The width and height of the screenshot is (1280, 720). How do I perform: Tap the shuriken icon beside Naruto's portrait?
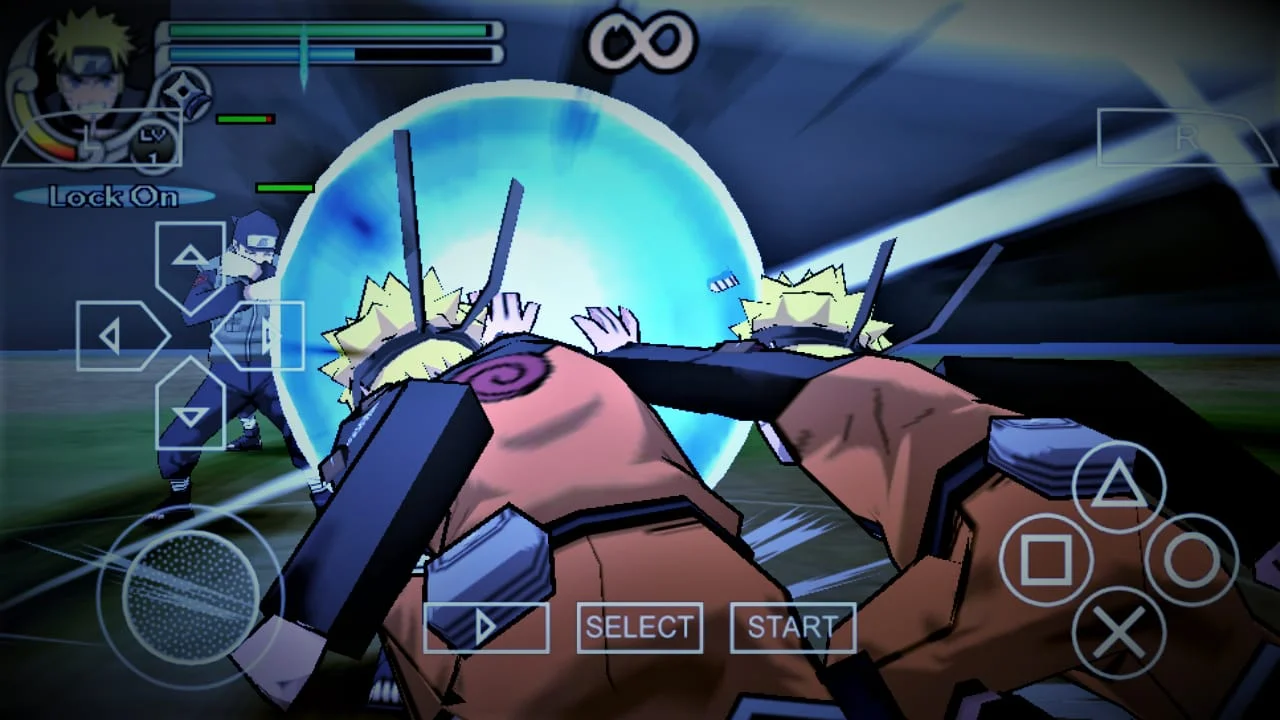182,92
